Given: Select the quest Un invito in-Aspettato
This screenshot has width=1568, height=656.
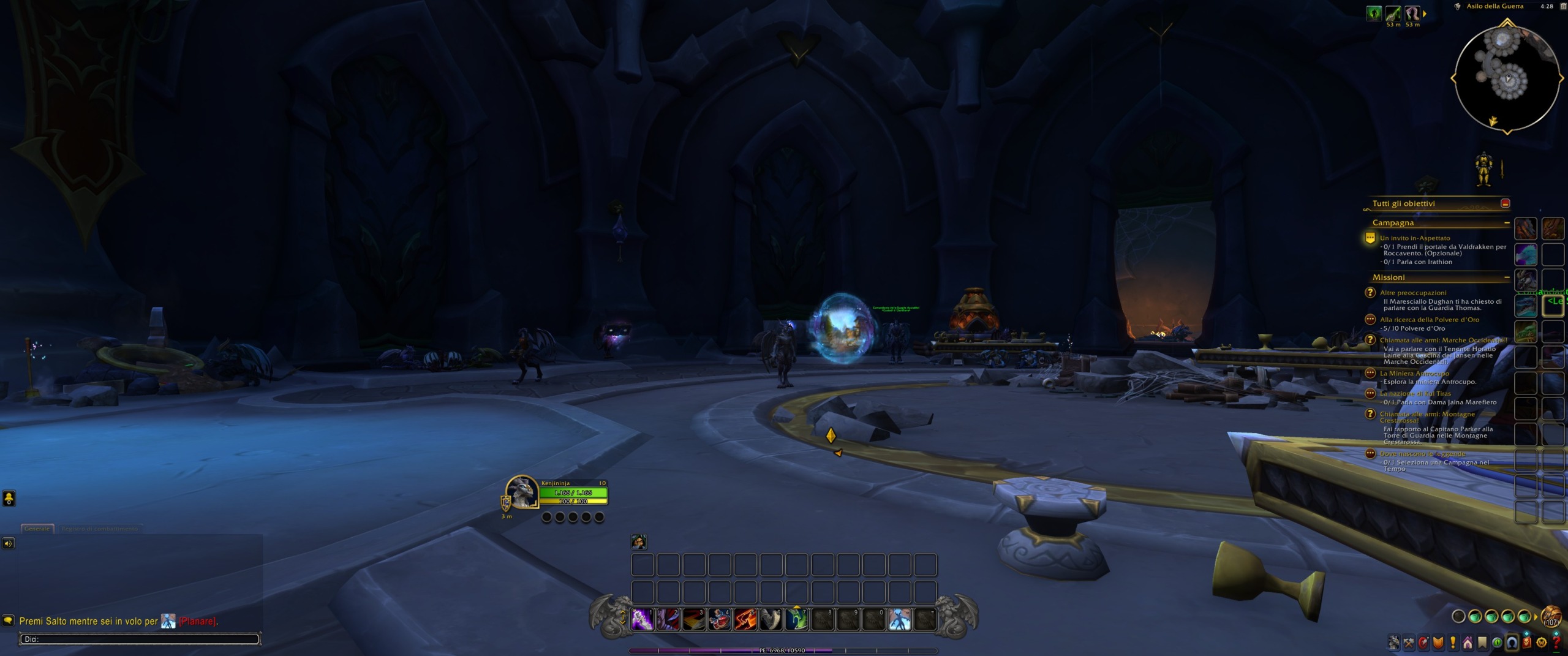Looking at the screenshot, I should point(1415,238).
